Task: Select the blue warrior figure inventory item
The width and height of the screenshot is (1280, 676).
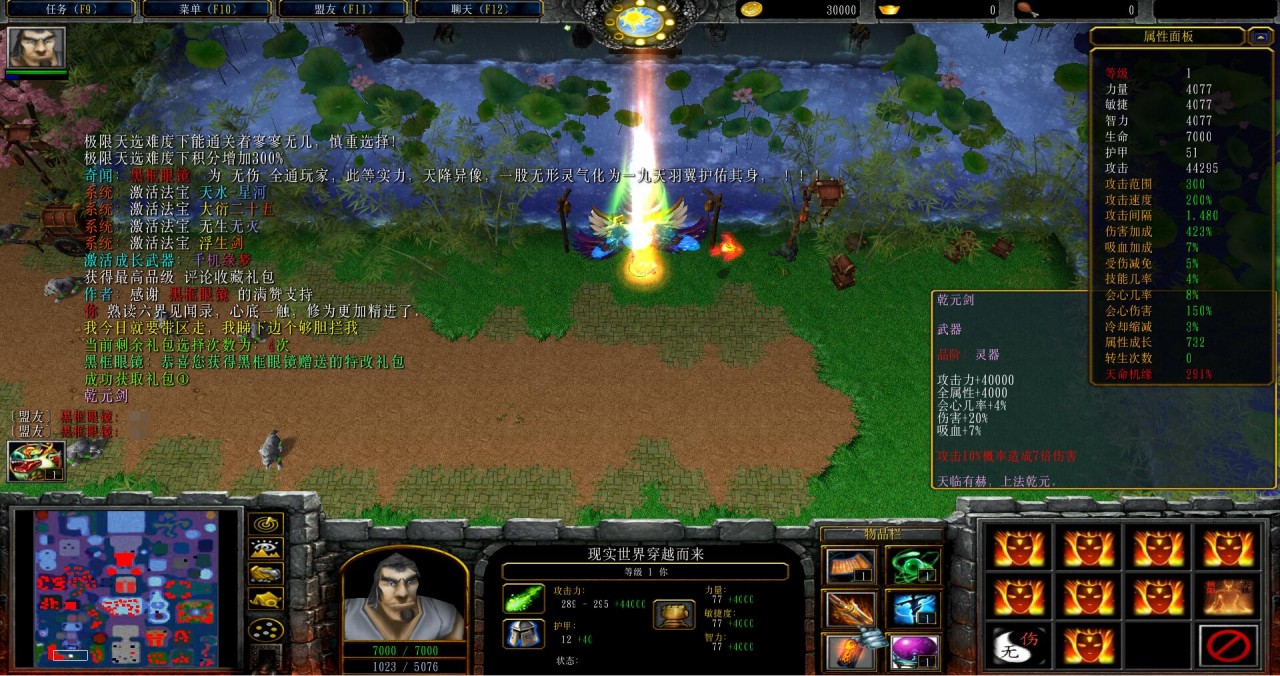Action: [x=912, y=609]
